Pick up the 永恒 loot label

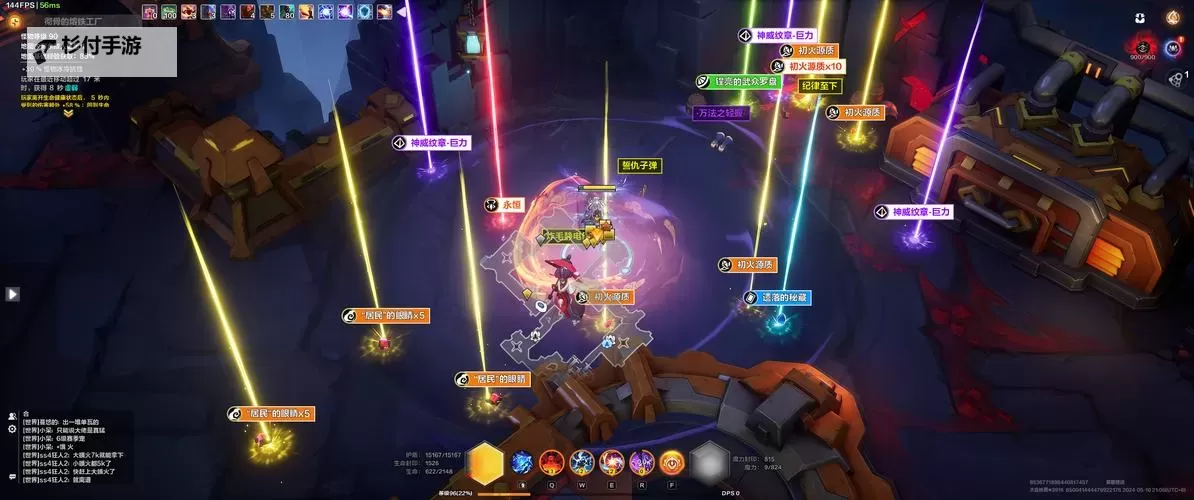click(505, 204)
